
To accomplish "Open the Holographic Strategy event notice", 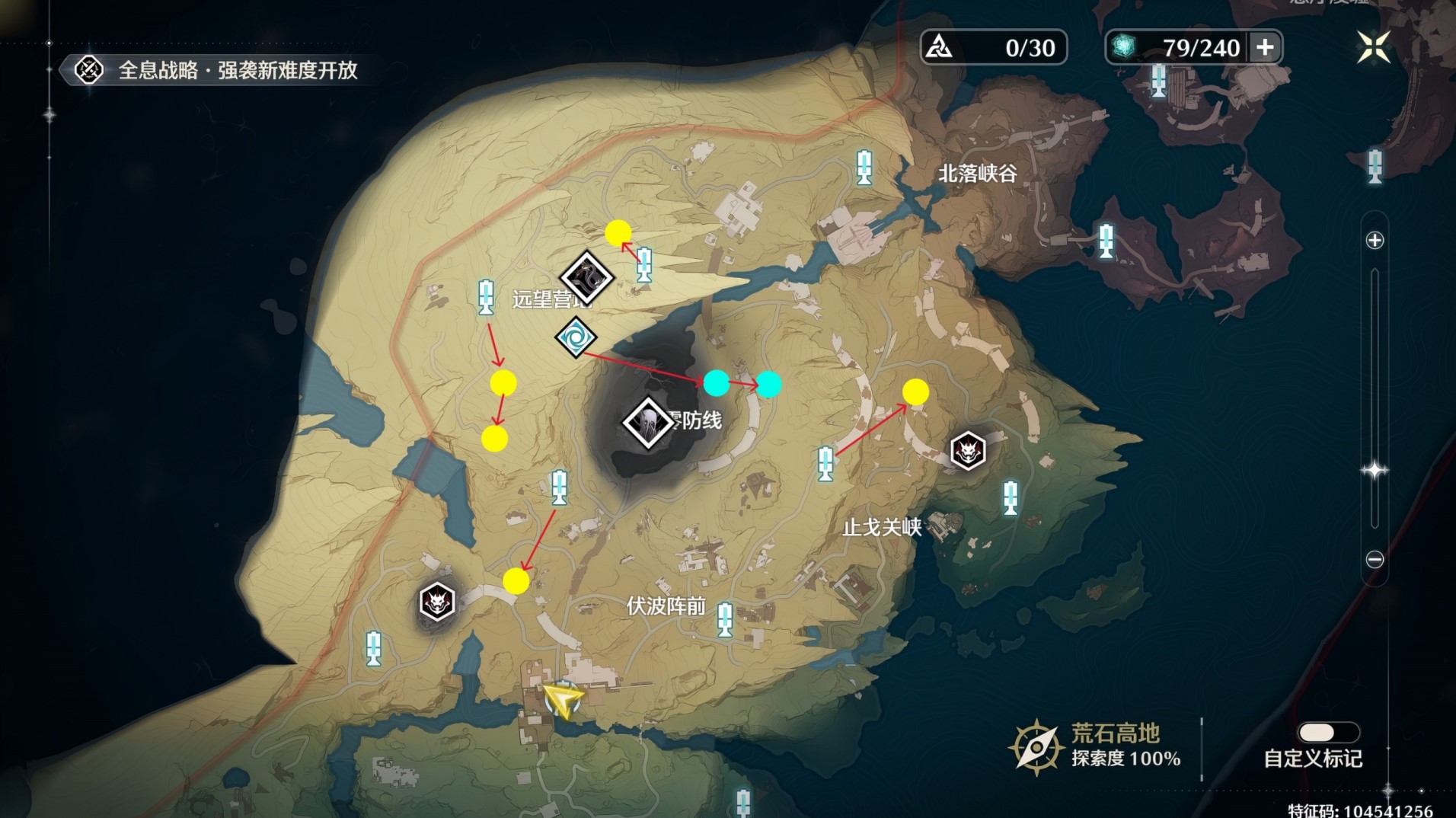I will pos(216,70).
